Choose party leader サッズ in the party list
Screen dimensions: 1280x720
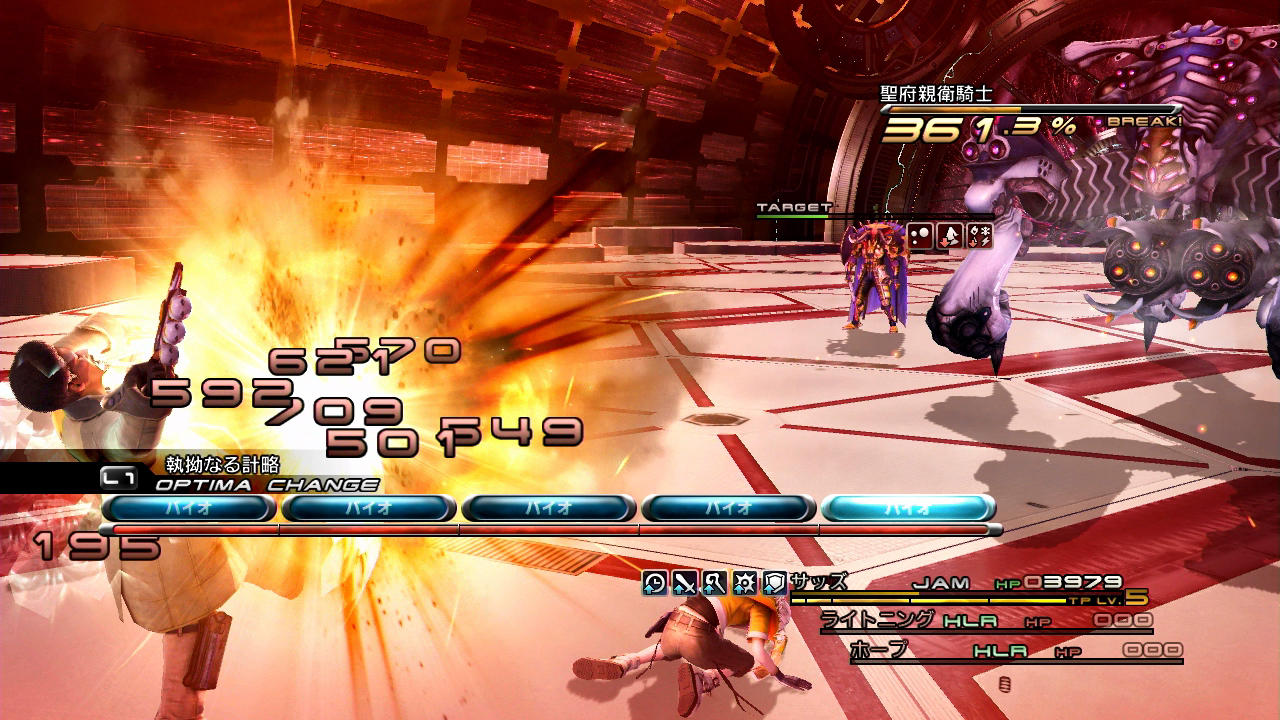click(818, 582)
